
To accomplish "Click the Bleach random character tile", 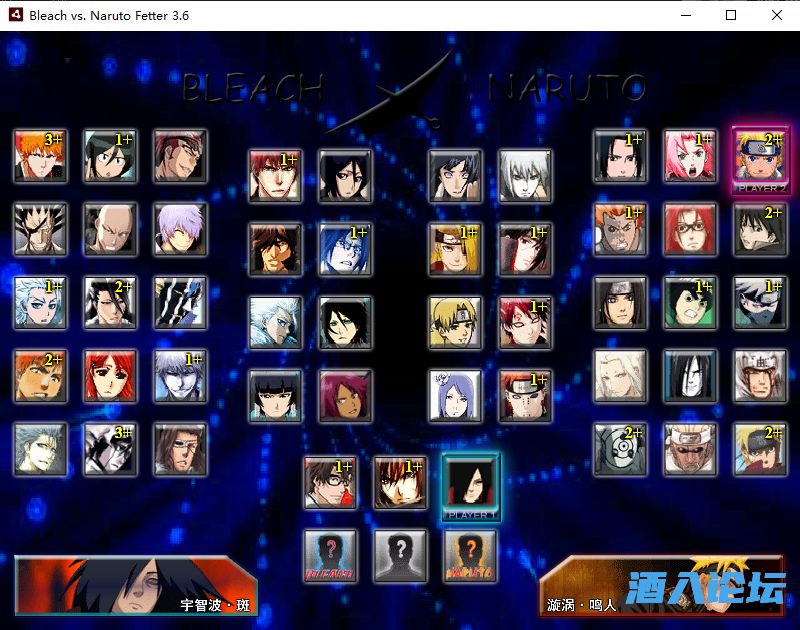I will click(x=330, y=556).
